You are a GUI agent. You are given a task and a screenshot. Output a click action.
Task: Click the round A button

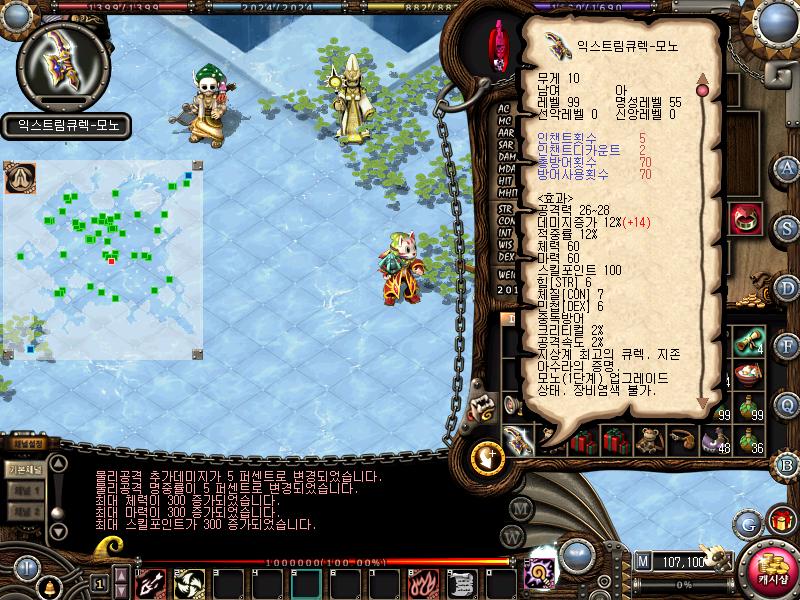(x=788, y=167)
